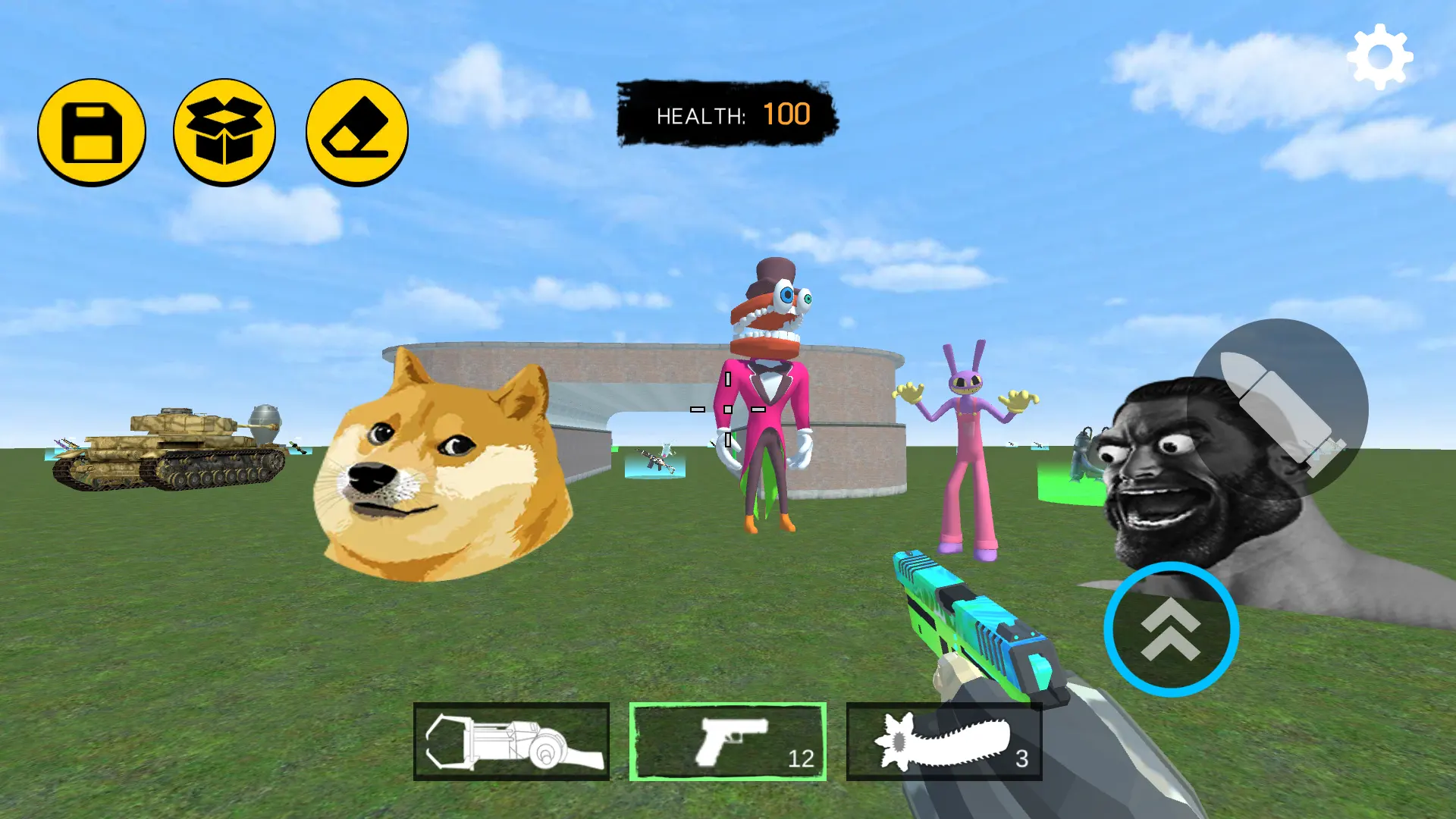This screenshot has width=1456, height=819.
Task: Choose the pistol weapon slot
Action: point(728,742)
